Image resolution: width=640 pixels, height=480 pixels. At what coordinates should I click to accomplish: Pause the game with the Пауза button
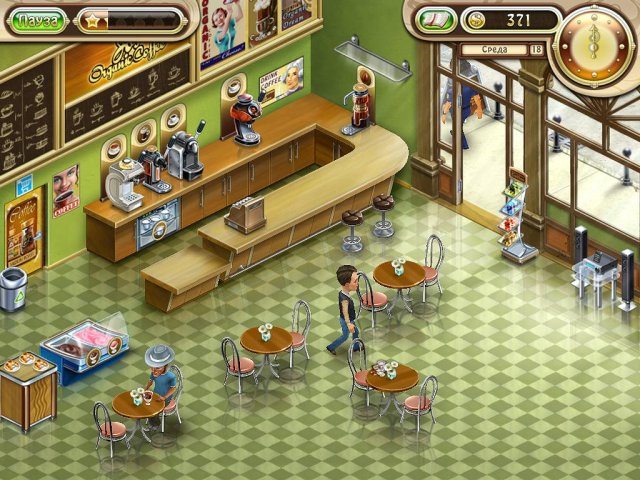[x=39, y=19]
